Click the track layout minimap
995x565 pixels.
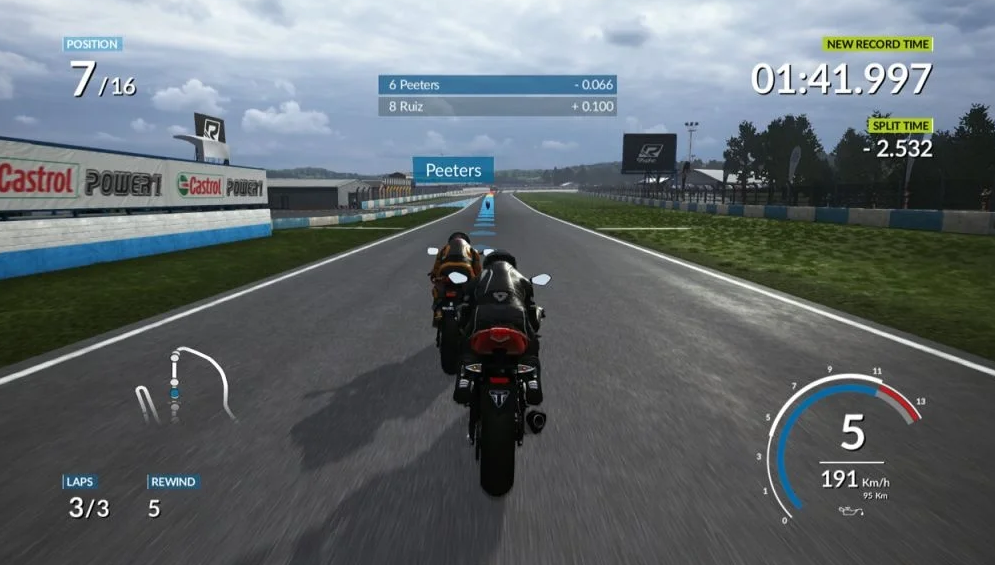[185, 385]
